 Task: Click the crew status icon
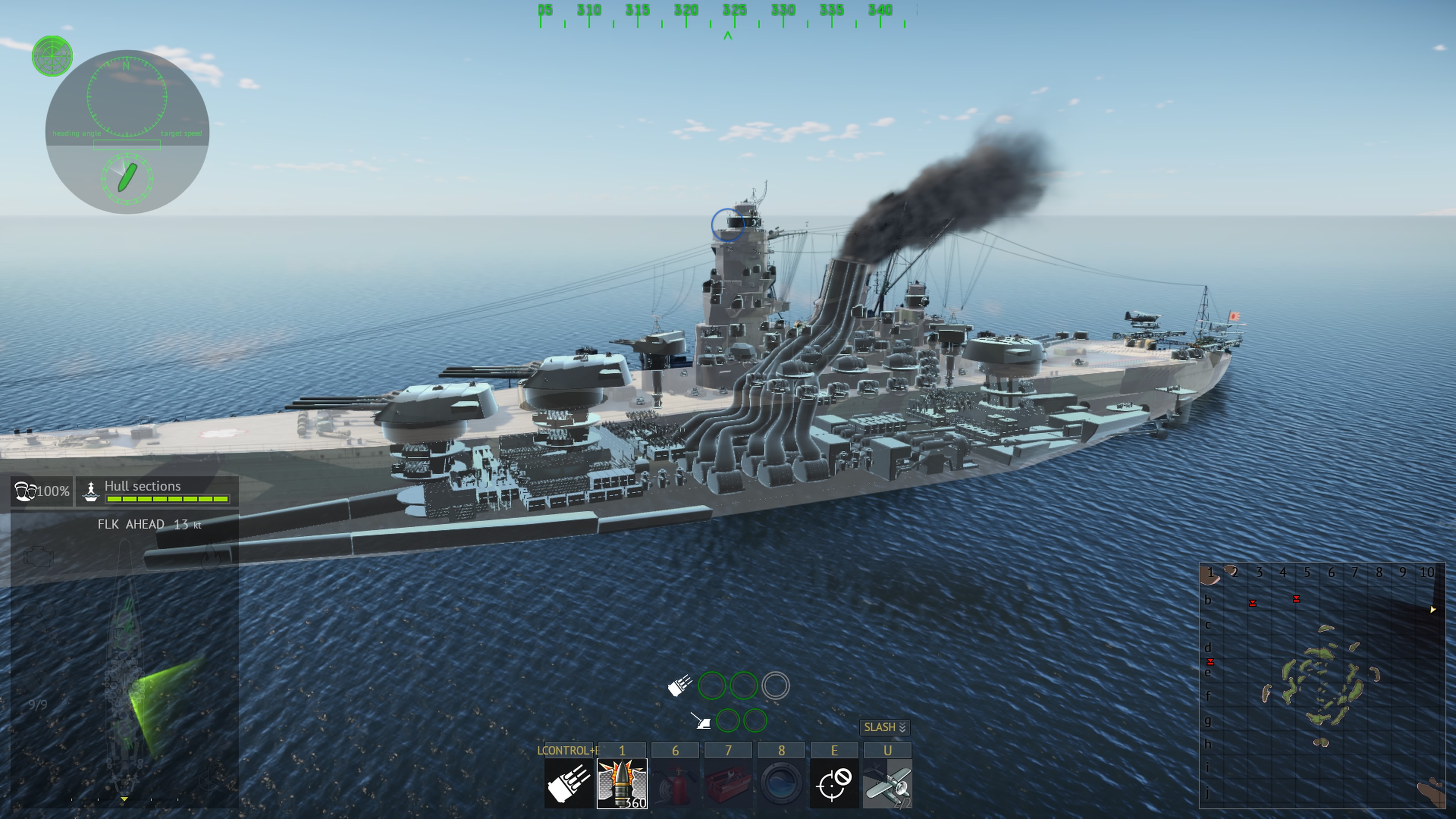(x=24, y=491)
